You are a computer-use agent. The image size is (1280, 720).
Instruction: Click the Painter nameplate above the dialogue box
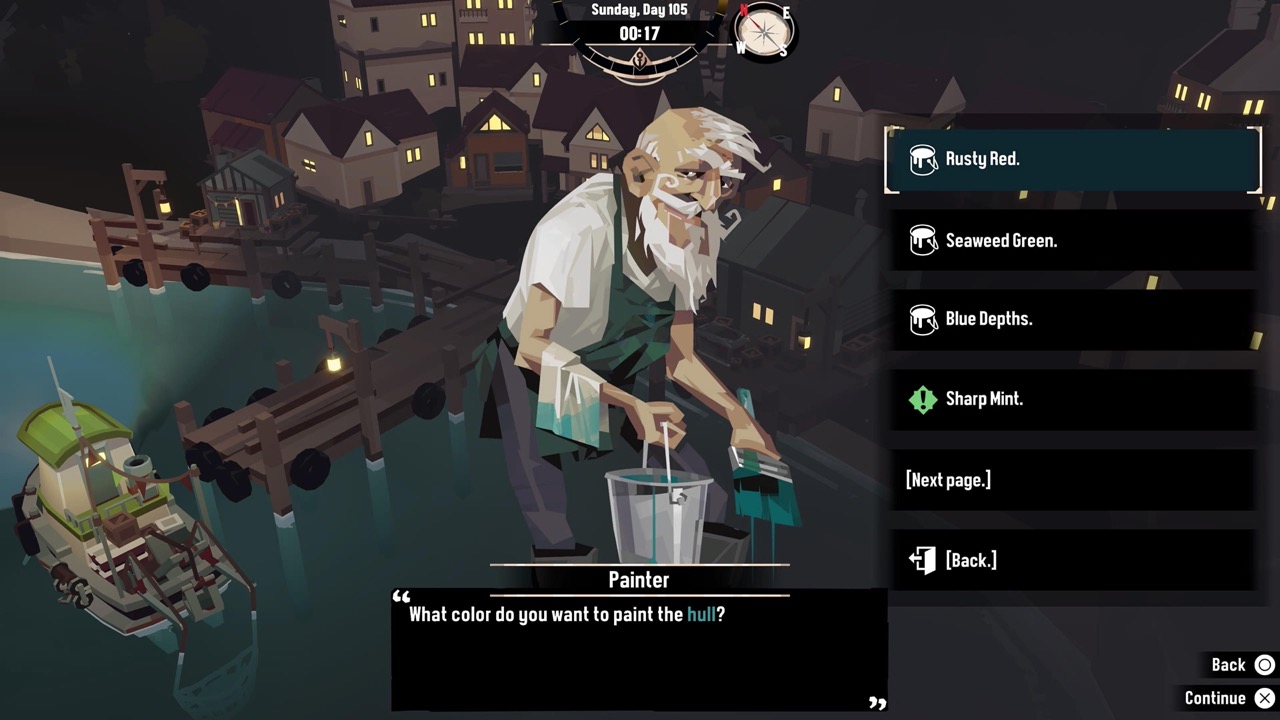pos(638,580)
